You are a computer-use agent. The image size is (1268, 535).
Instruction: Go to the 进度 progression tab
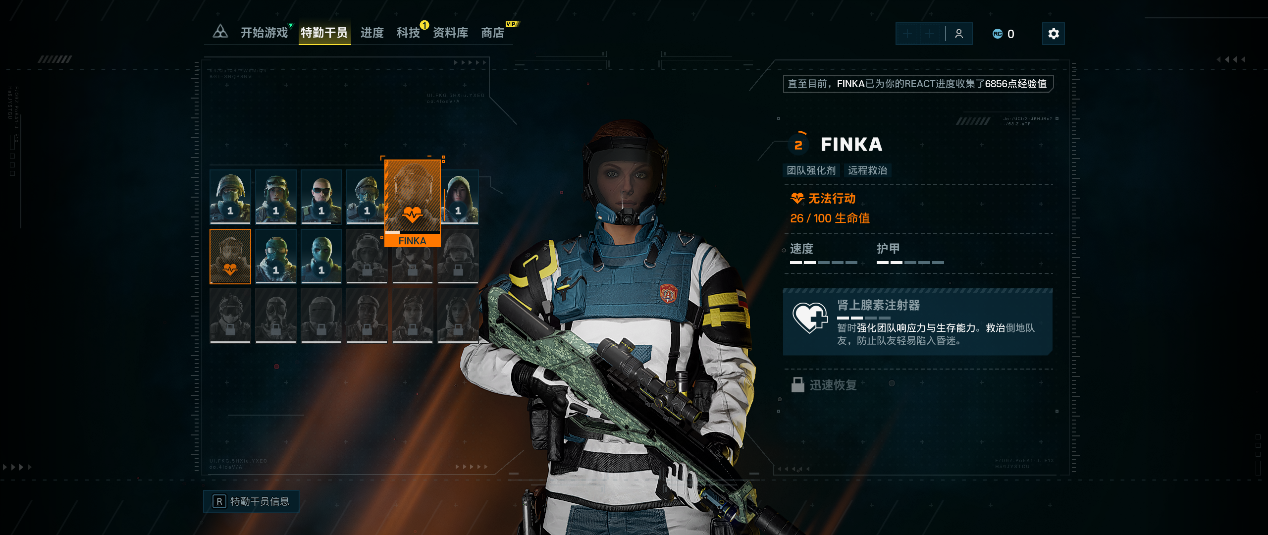372,33
